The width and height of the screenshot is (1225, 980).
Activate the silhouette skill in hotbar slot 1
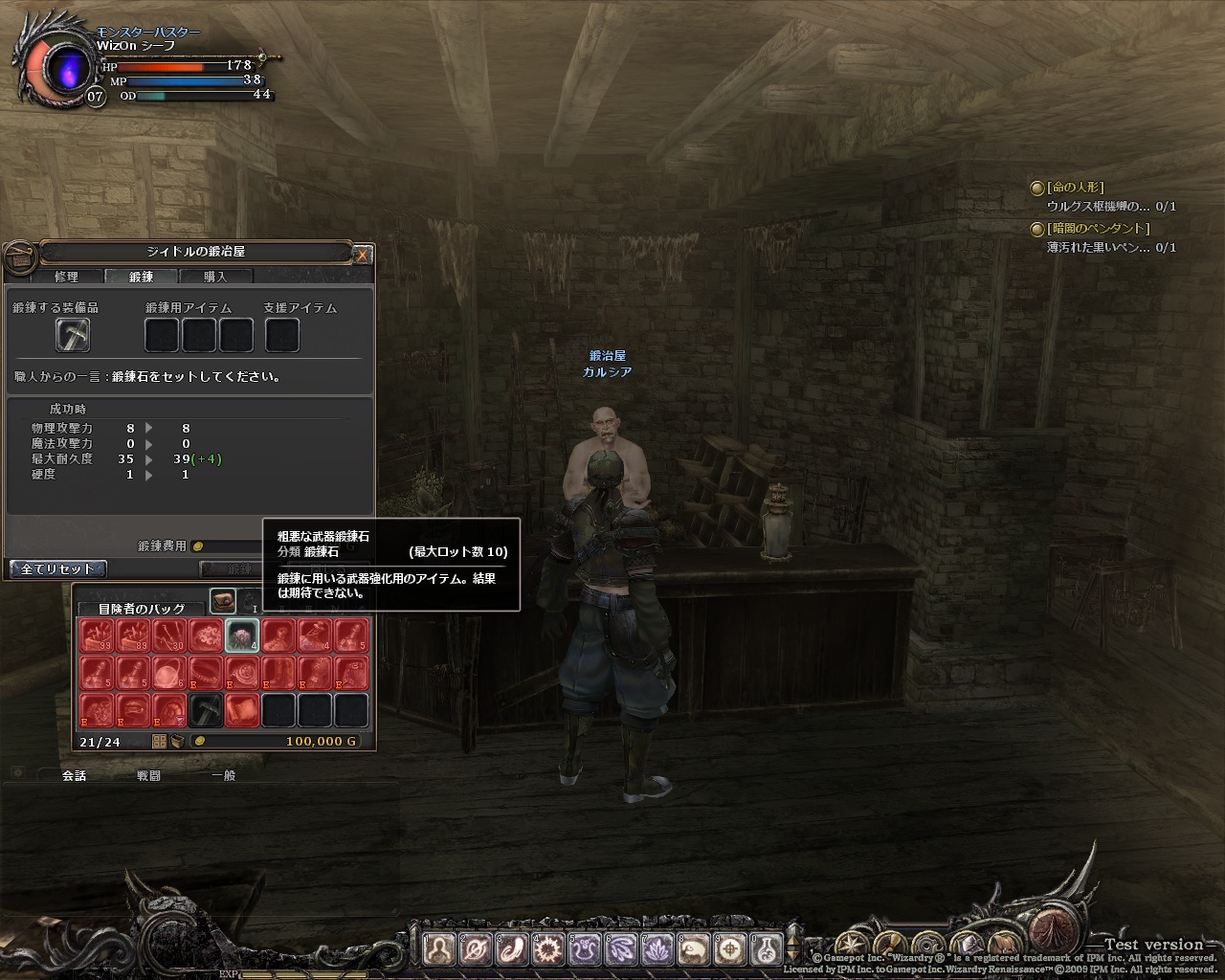pyautogui.click(x=439, y=949)
